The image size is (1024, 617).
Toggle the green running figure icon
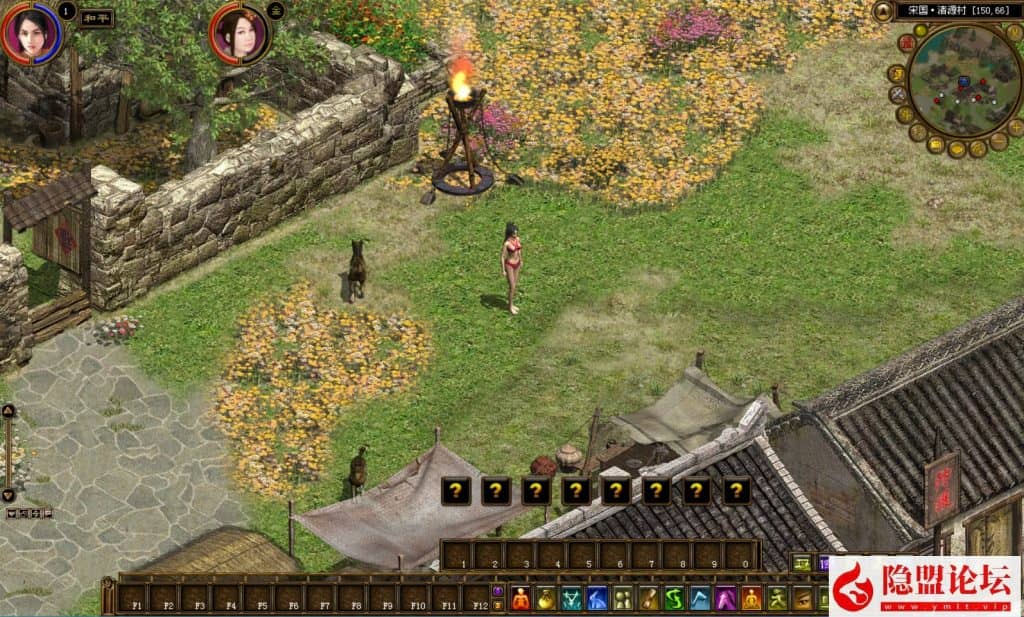pos(777,599)
